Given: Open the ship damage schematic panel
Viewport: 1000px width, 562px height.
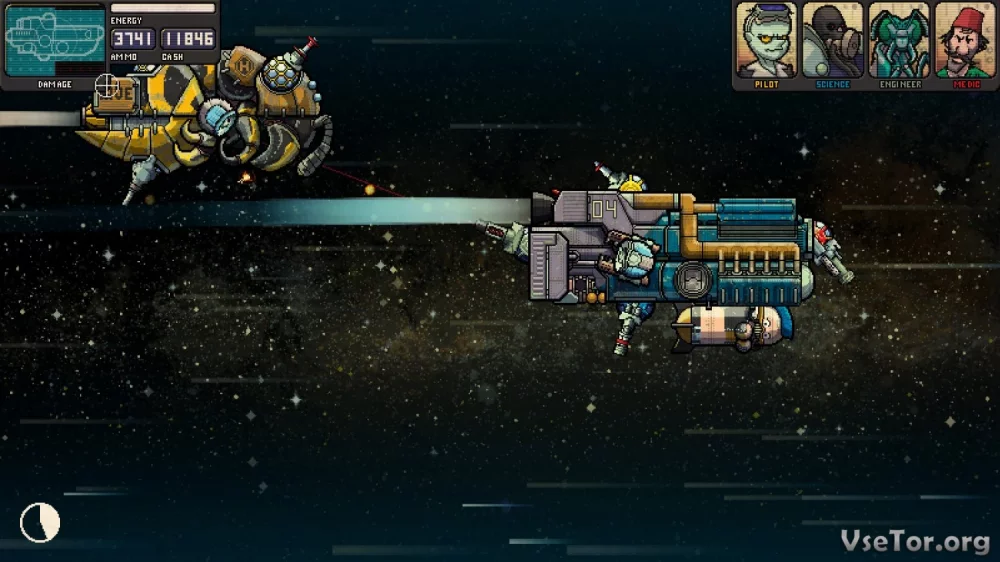Looking at the screenshot, I should (x=54, y=40).
